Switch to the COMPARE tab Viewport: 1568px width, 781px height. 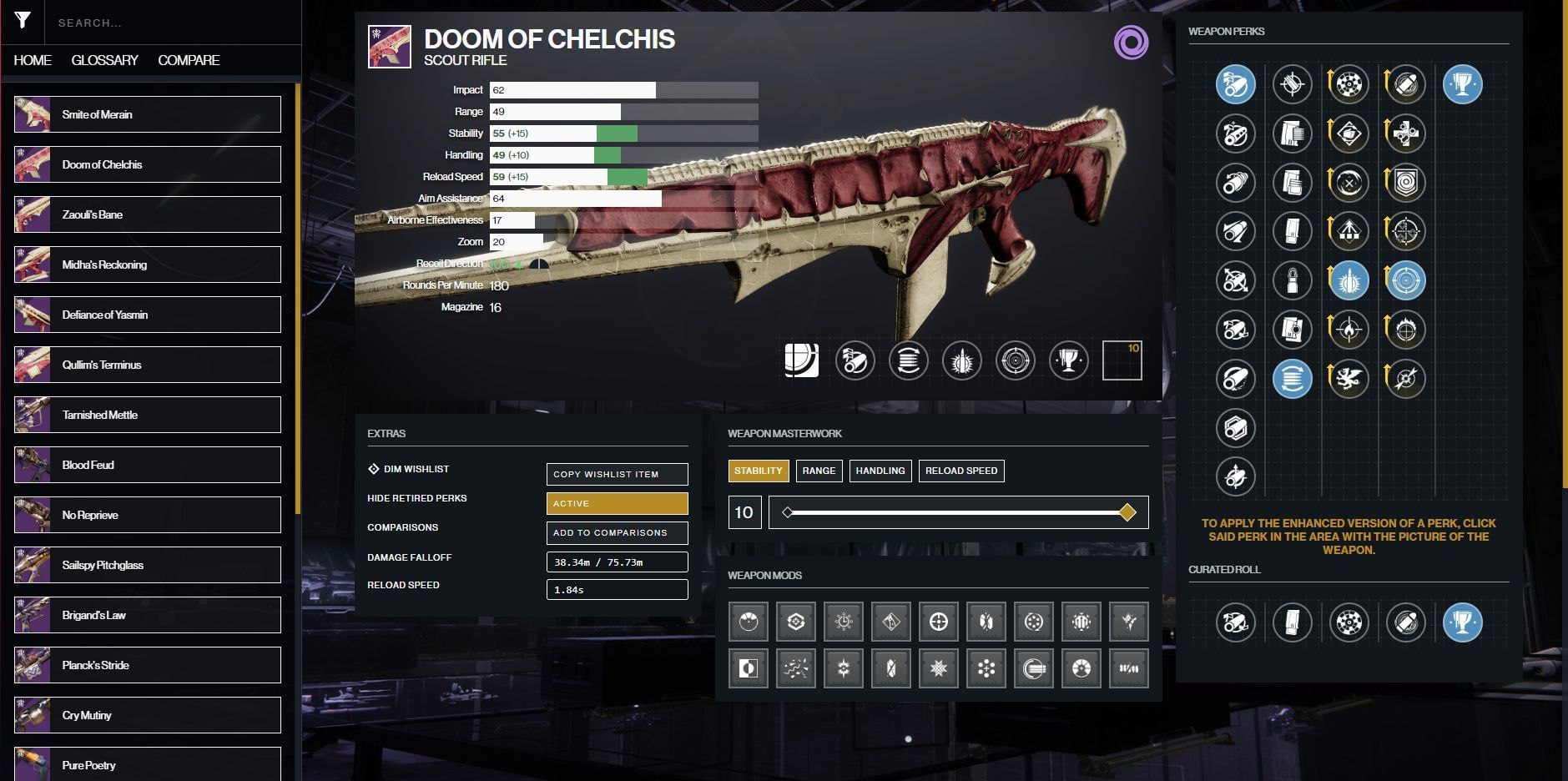[x=189, y=60]
